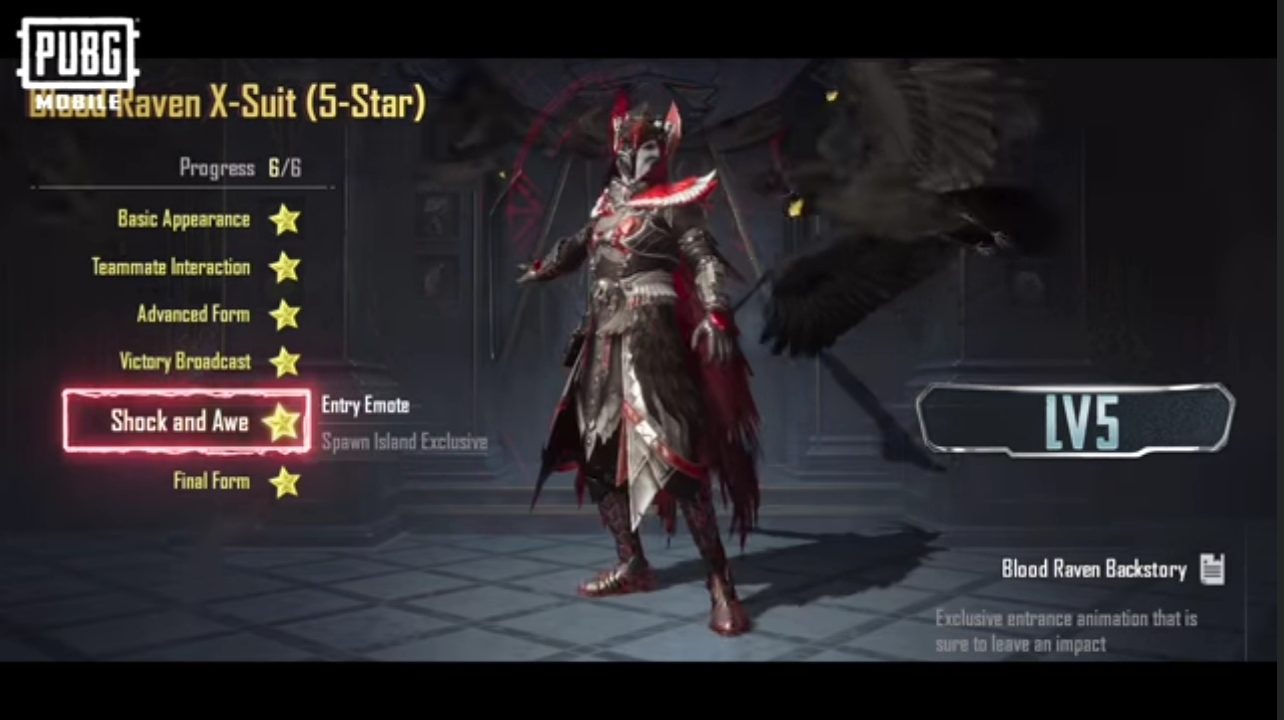1284x720 pixels.
Task: Select the Basic Appearance unlock entry
Action: (x=183, y=220)
